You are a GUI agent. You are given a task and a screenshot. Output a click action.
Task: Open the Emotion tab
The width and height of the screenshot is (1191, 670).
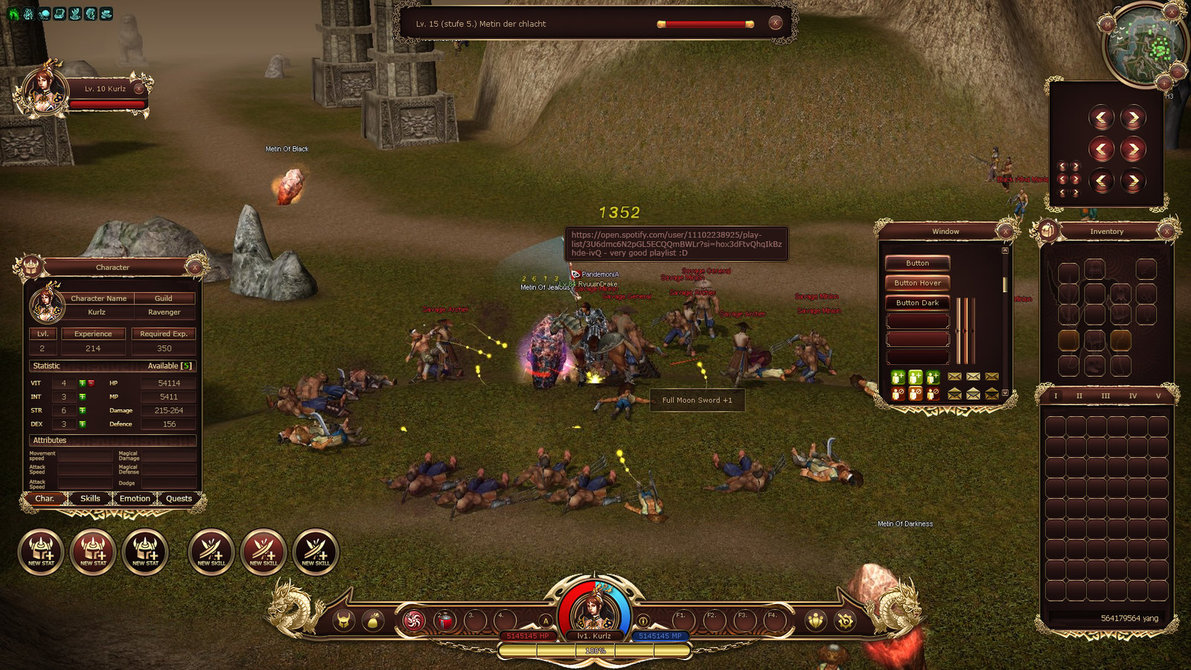[x=135, y=498]
